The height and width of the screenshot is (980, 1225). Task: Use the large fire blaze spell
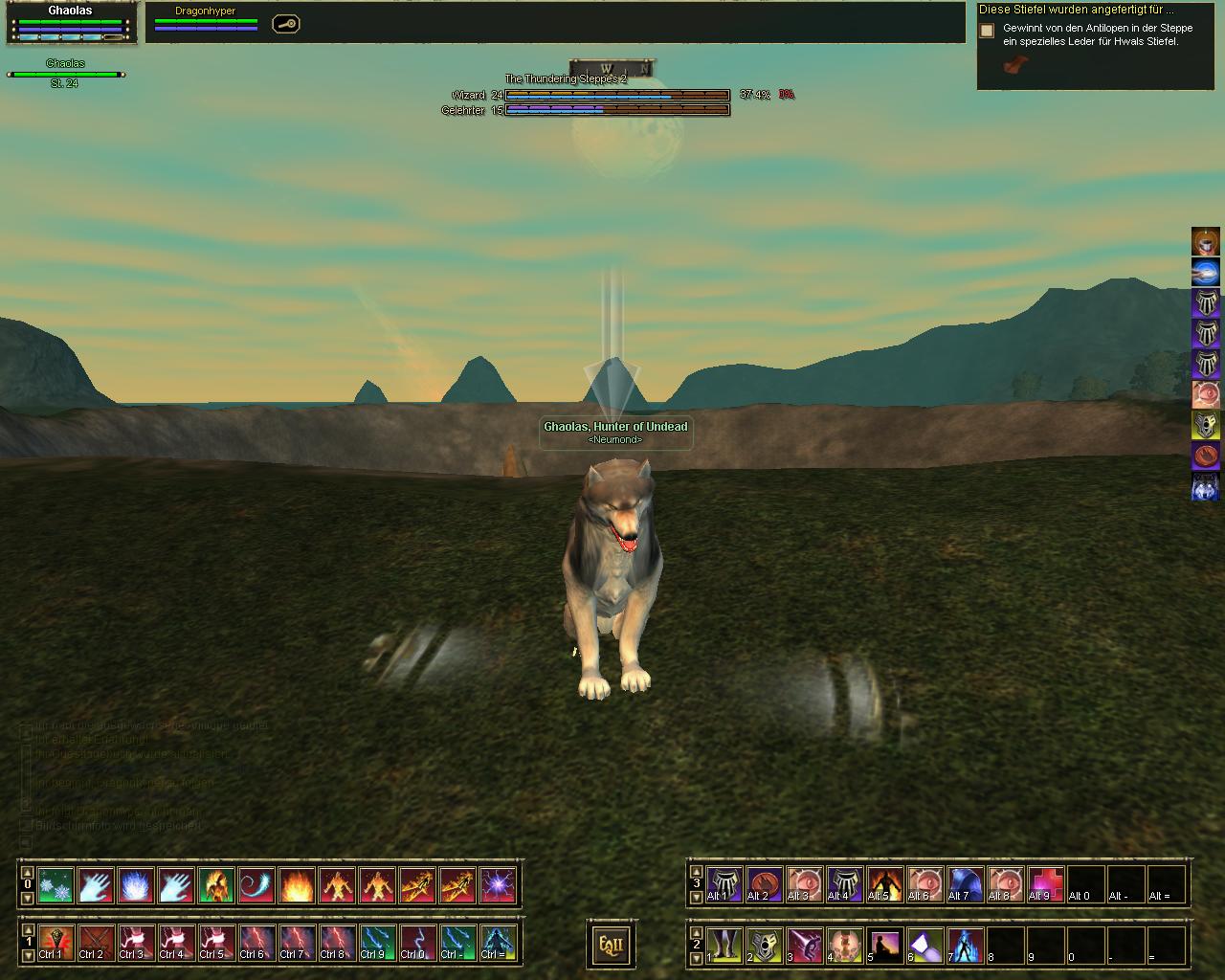297,886
